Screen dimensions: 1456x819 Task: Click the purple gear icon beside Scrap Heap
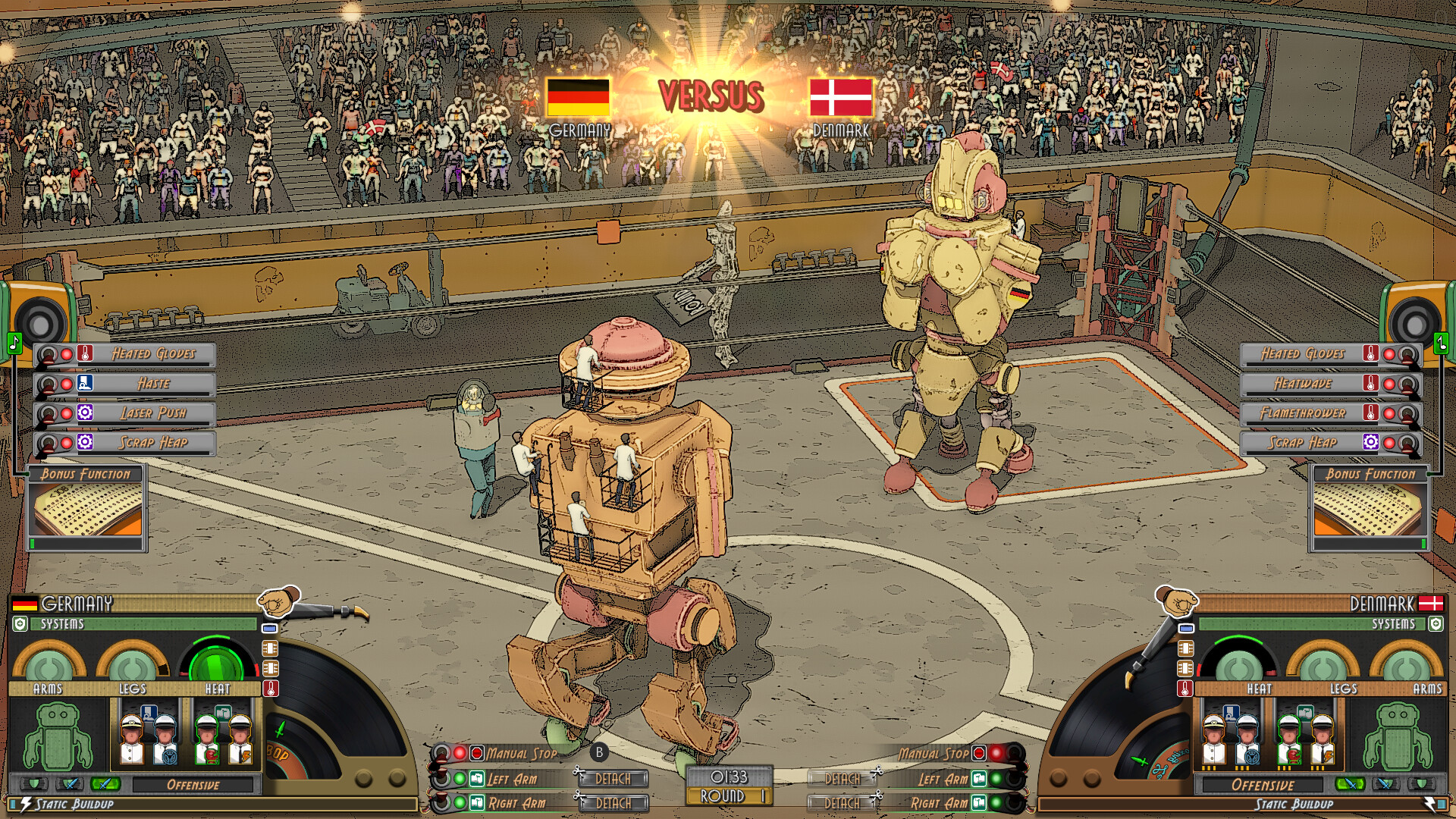pos(85,443)
